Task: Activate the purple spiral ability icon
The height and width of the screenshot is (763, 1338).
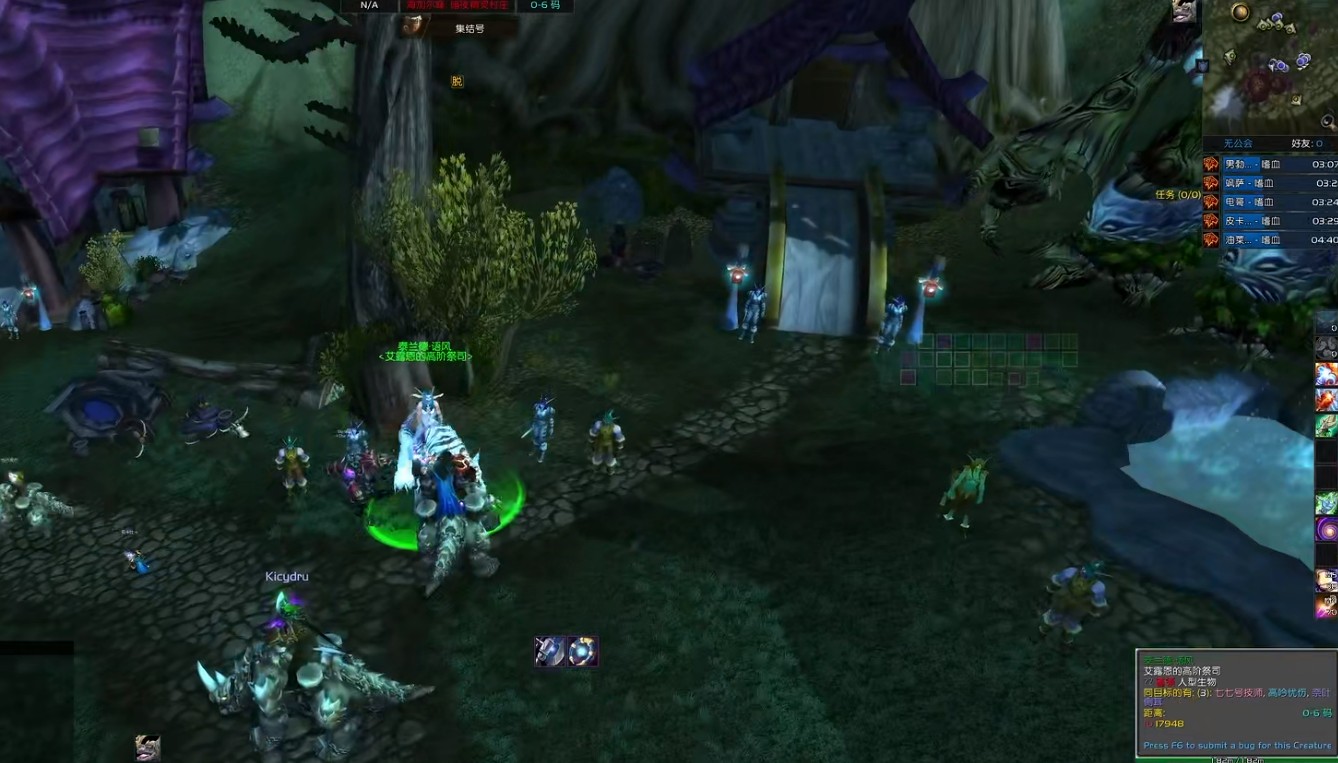Action: click(1326, 529)
